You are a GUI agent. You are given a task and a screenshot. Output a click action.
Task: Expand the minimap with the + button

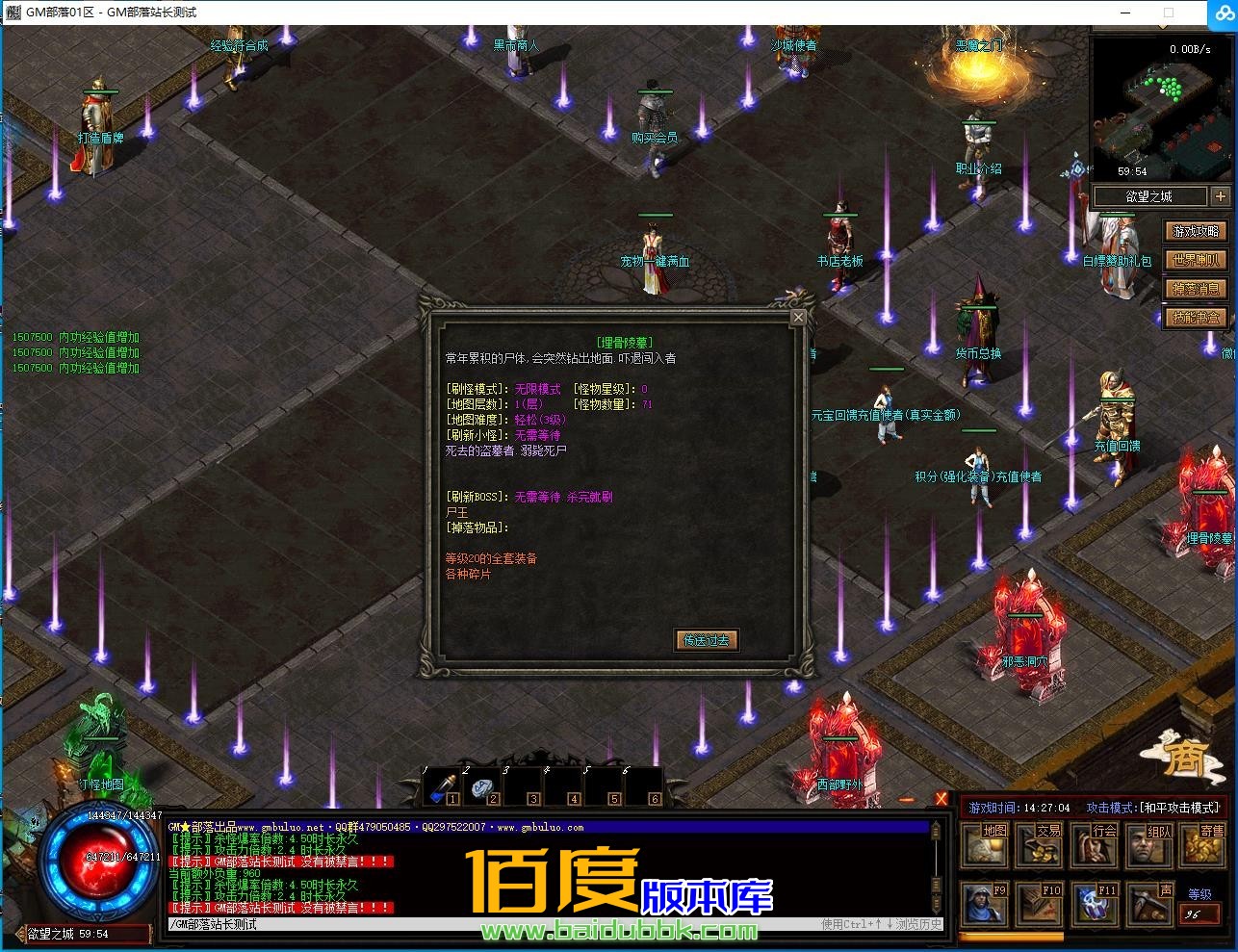(x=1220, y=195)
